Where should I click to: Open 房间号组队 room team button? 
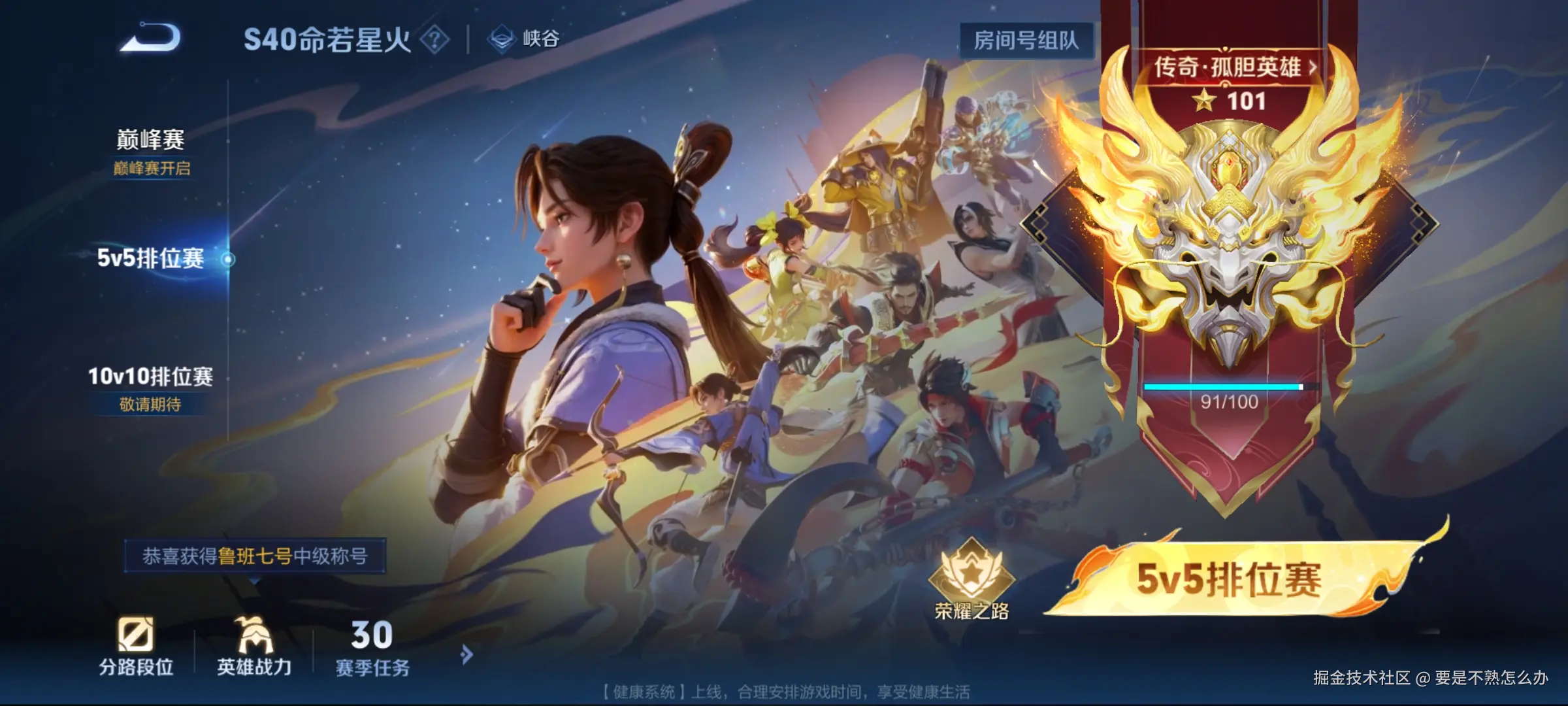click(1027, 39)
